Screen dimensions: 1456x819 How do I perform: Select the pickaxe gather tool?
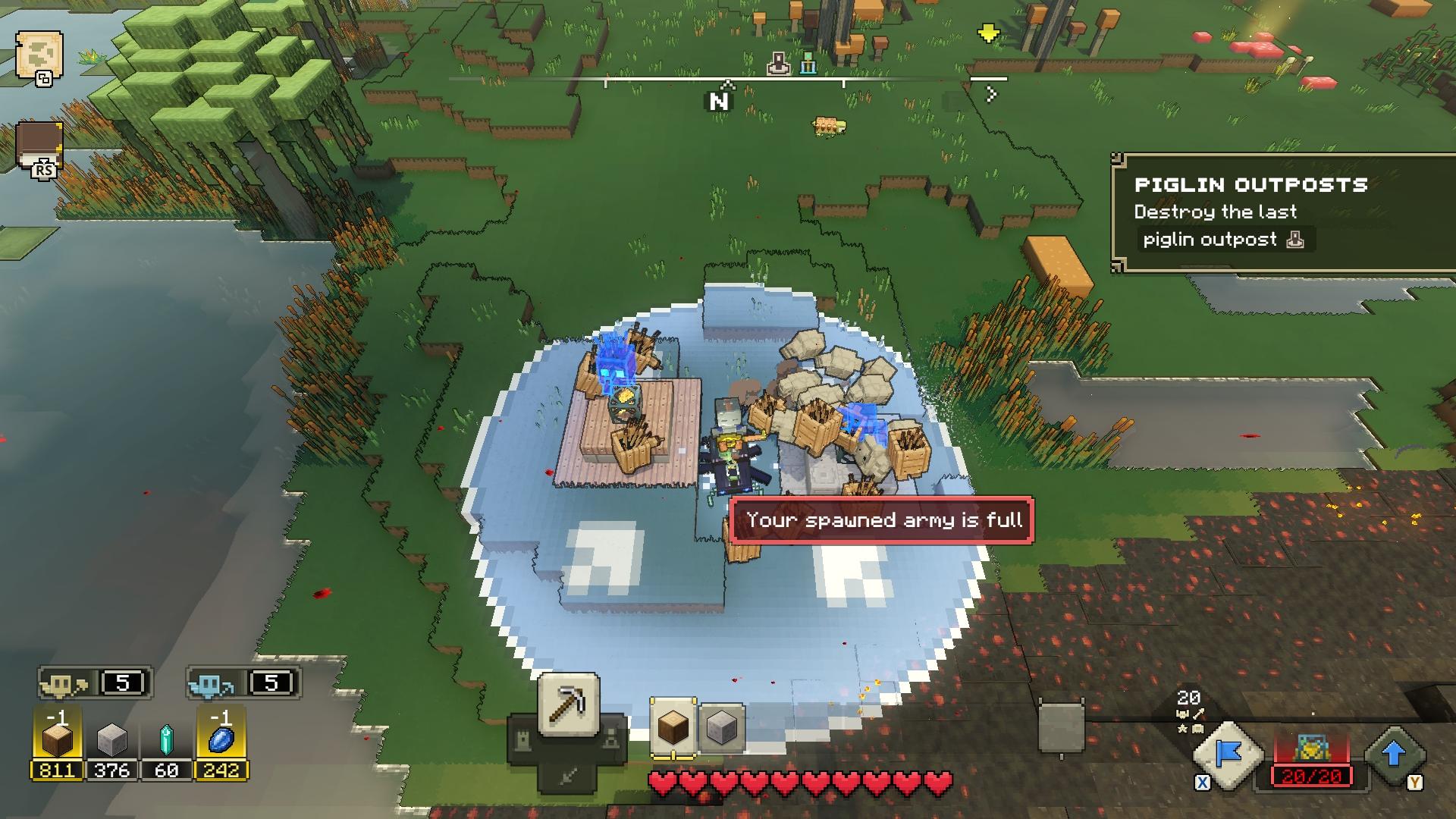(x=568, y=706)
